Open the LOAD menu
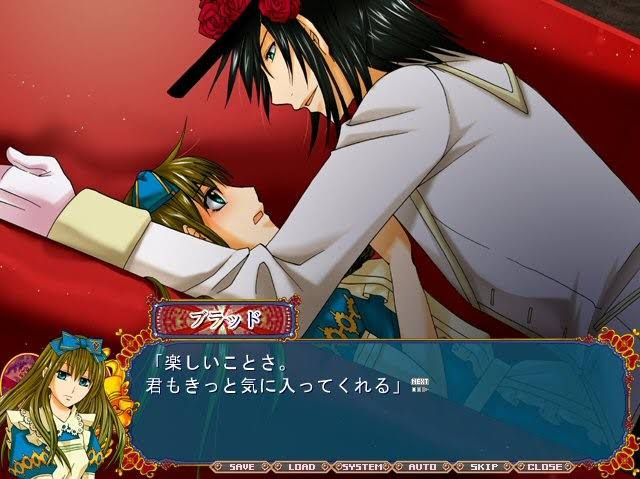640x479 pixels. [x=301, y=467]
